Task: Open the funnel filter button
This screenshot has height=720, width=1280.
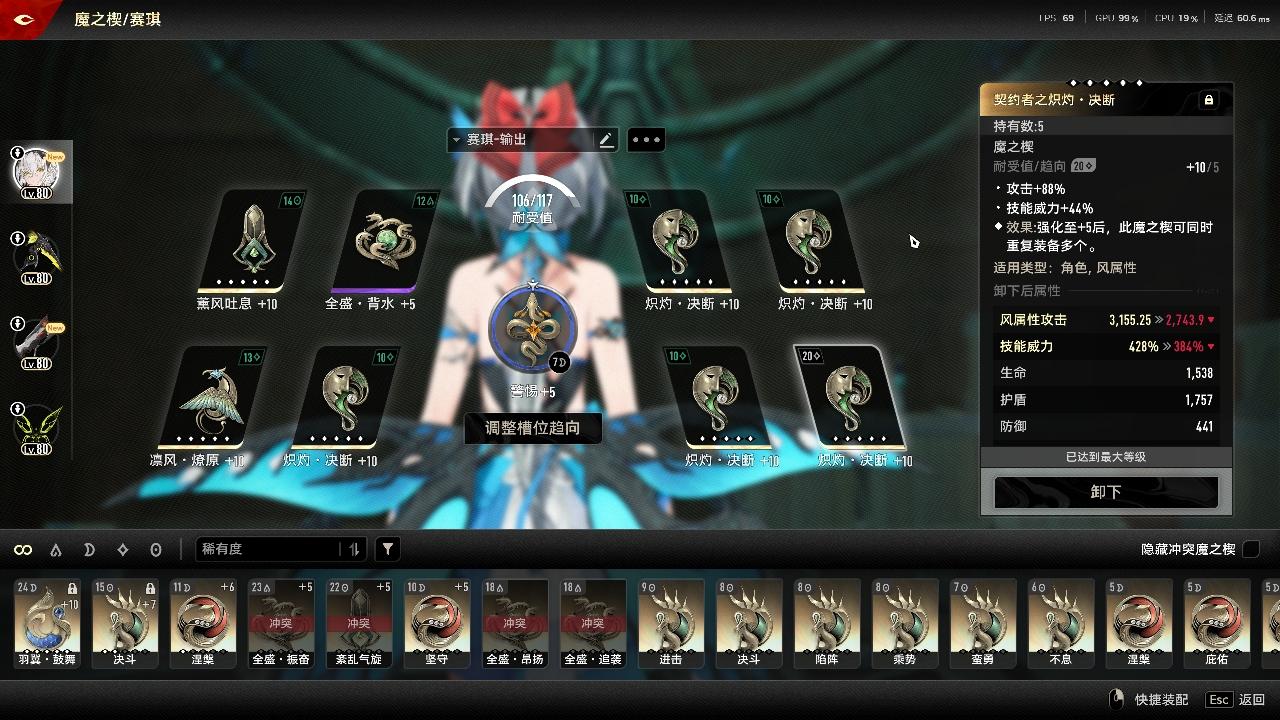Action: click(x=388, y=549)
